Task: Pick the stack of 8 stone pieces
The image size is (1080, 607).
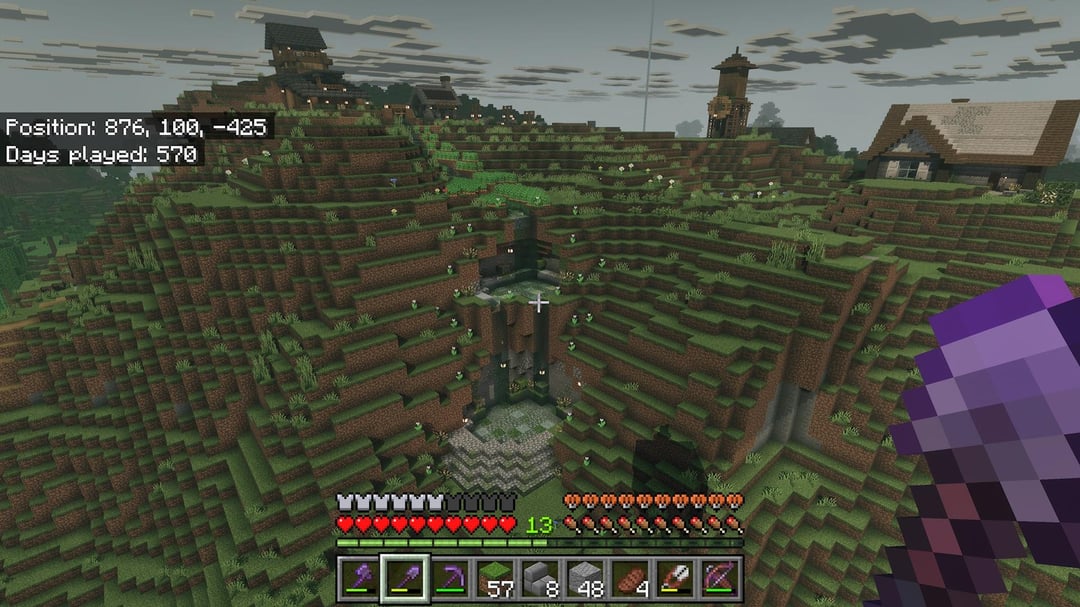Action: point(539,580)
